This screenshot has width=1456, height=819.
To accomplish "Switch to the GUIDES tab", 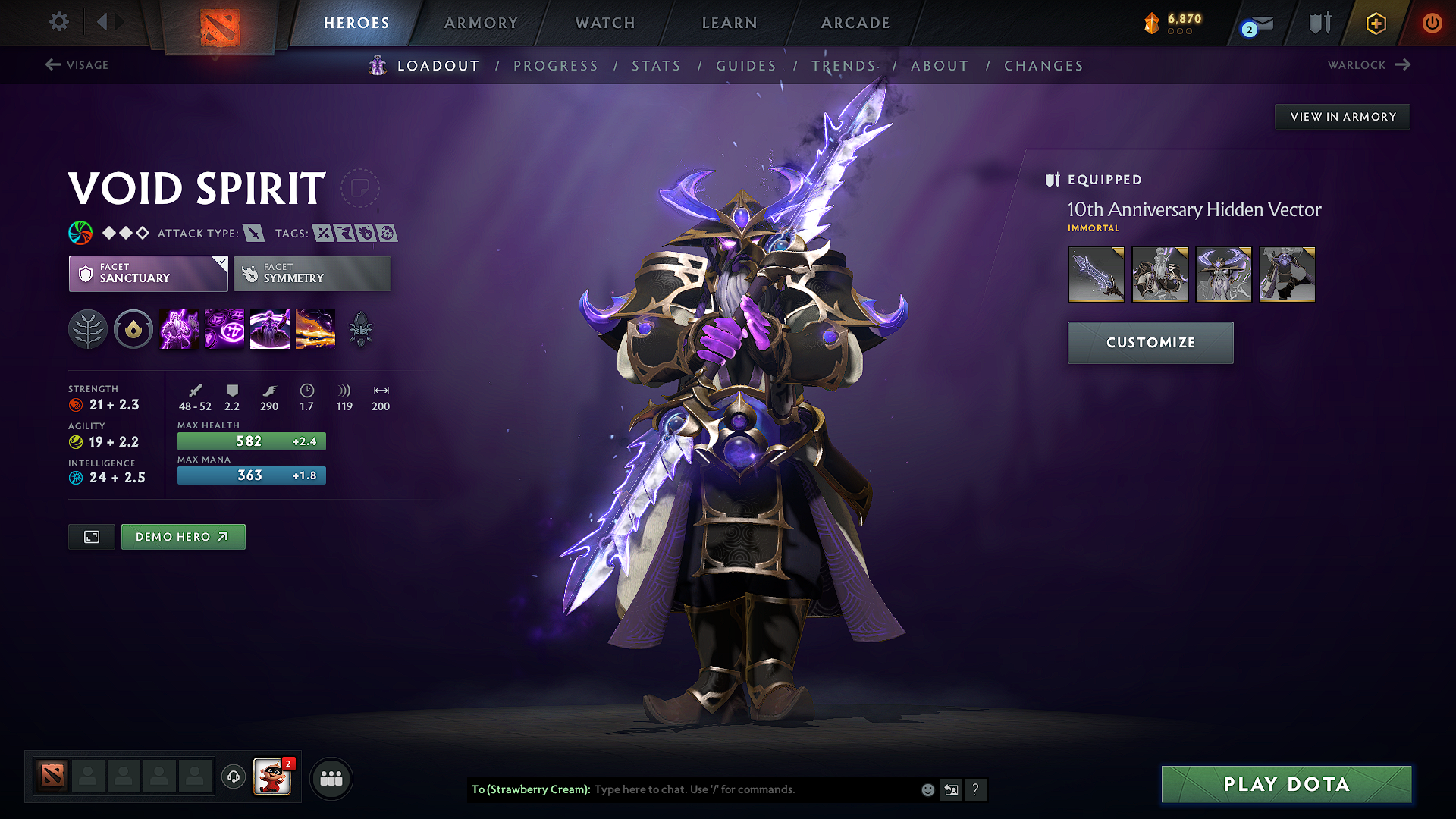I will pyautogui.click(x=745, y=66).
